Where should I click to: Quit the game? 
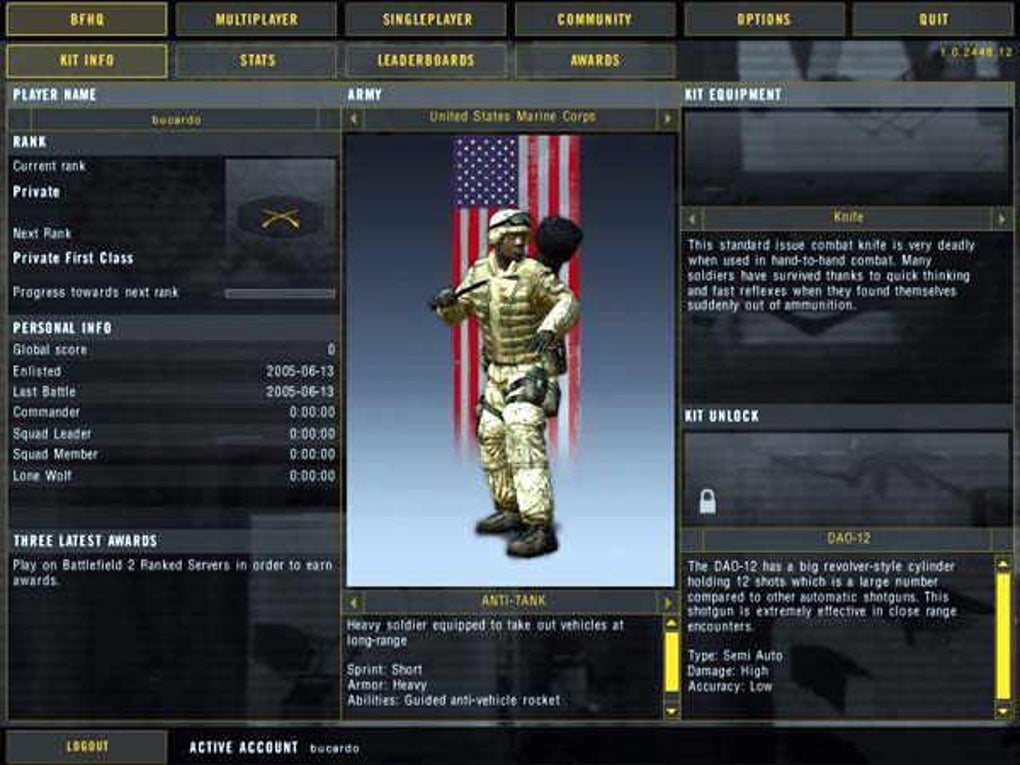(x=933, y=19)
